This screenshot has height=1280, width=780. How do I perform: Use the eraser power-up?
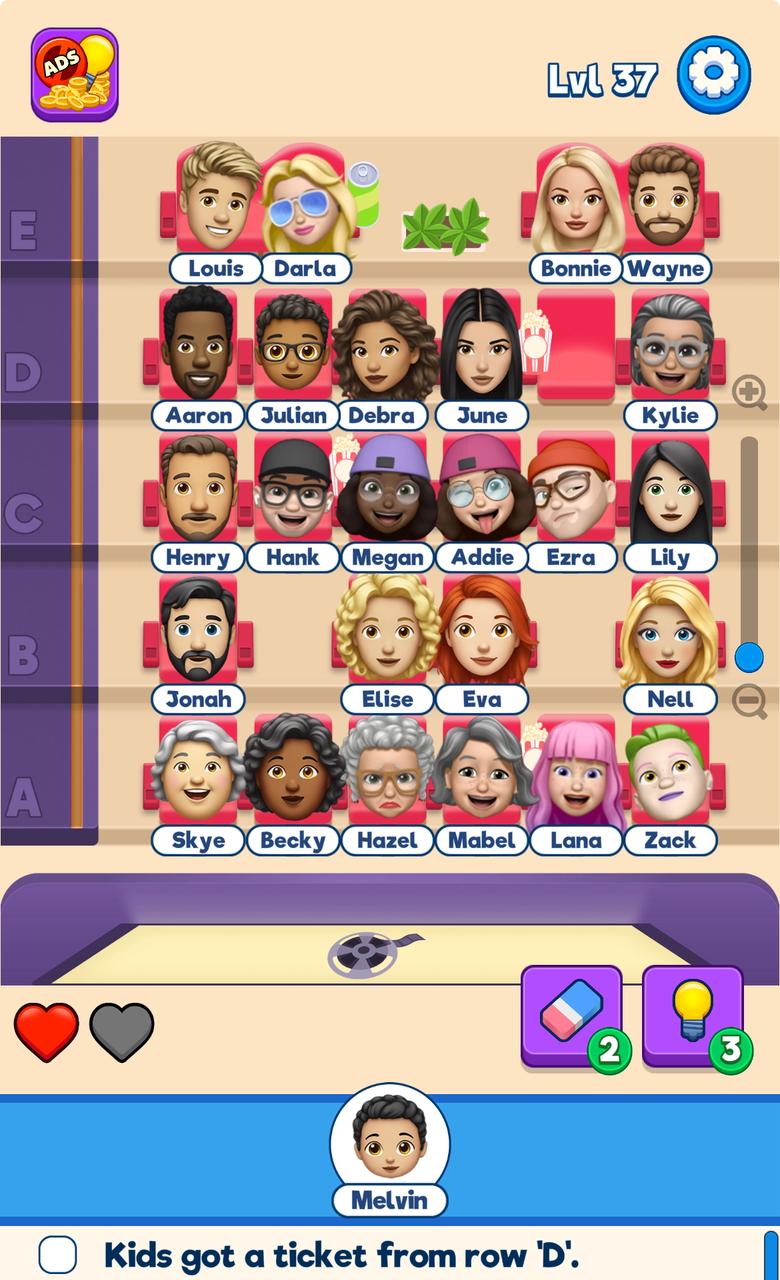[x=572, y=1014]
